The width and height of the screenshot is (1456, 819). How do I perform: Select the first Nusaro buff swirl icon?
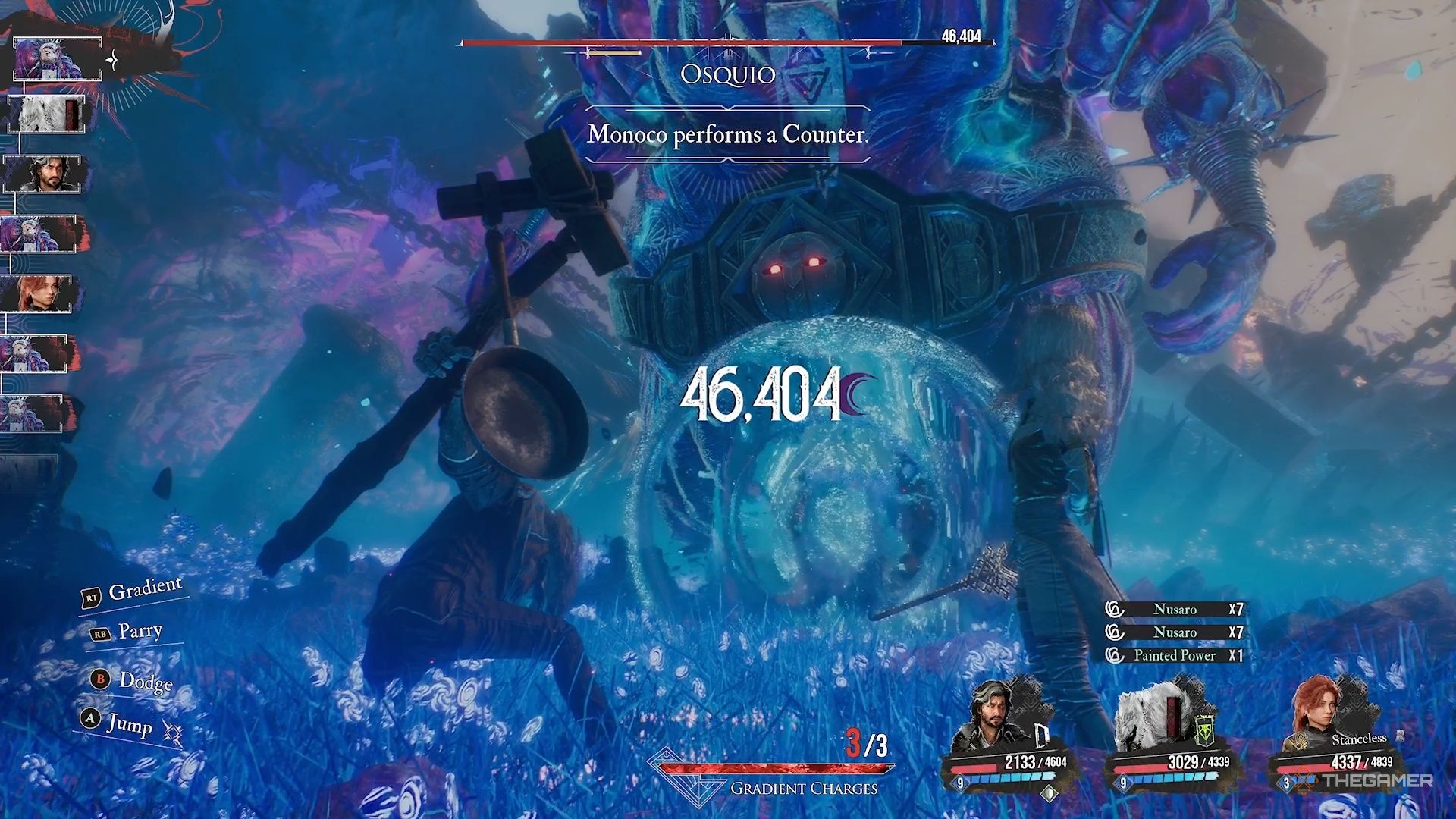pyautogui.click(x=1113, y=609)
